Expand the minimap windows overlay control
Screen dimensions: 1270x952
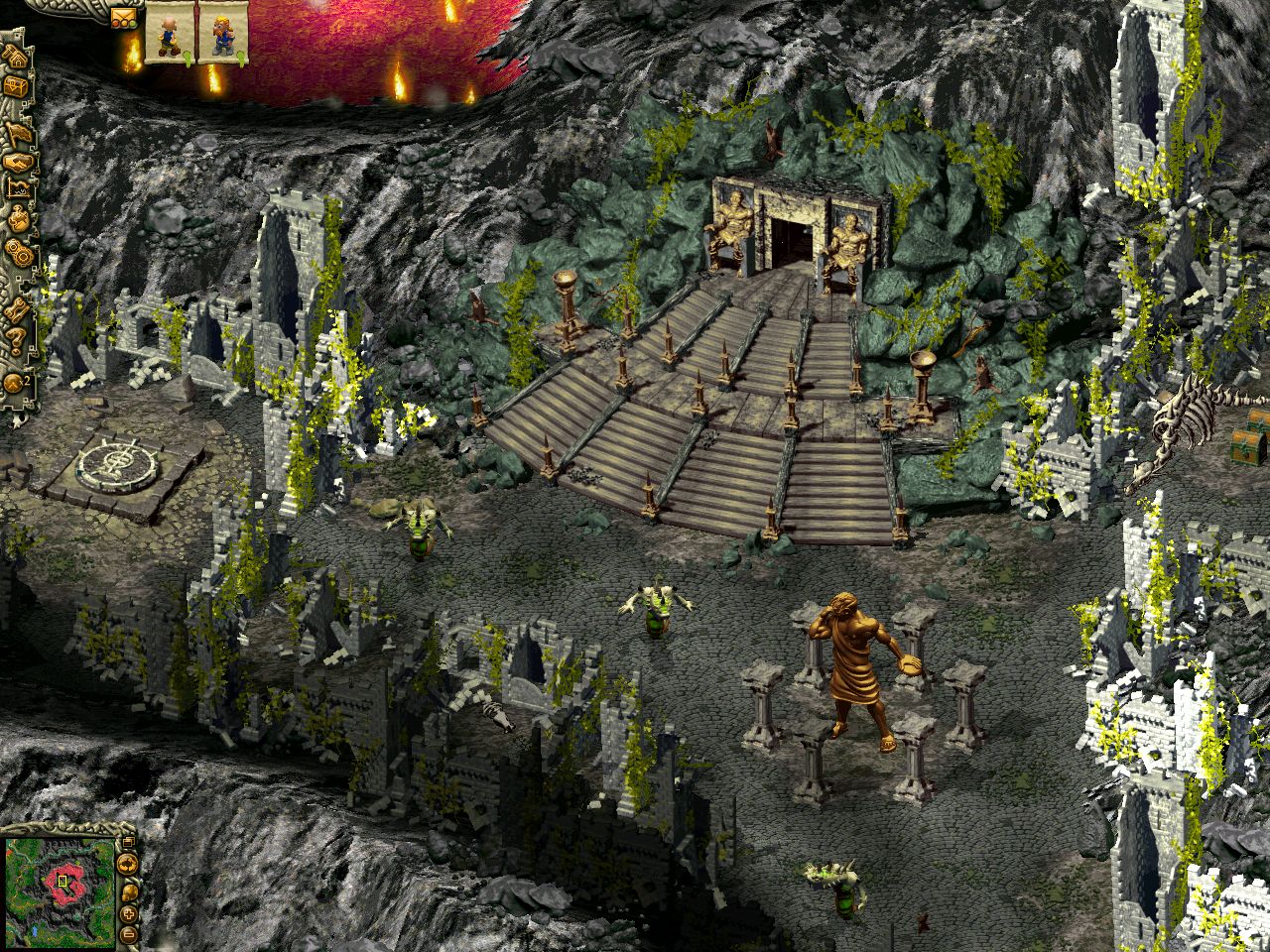(x=128, y=840)
